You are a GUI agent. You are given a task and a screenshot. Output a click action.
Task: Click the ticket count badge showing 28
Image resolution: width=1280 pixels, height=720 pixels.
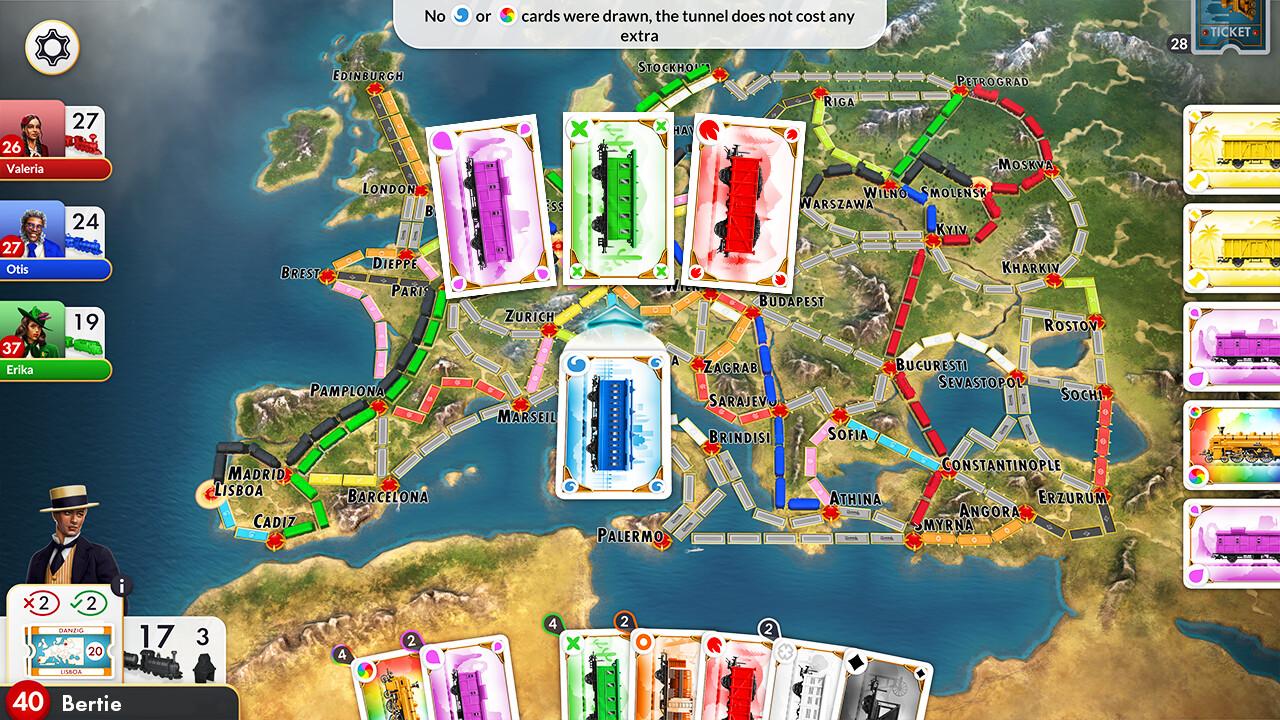1177,44
